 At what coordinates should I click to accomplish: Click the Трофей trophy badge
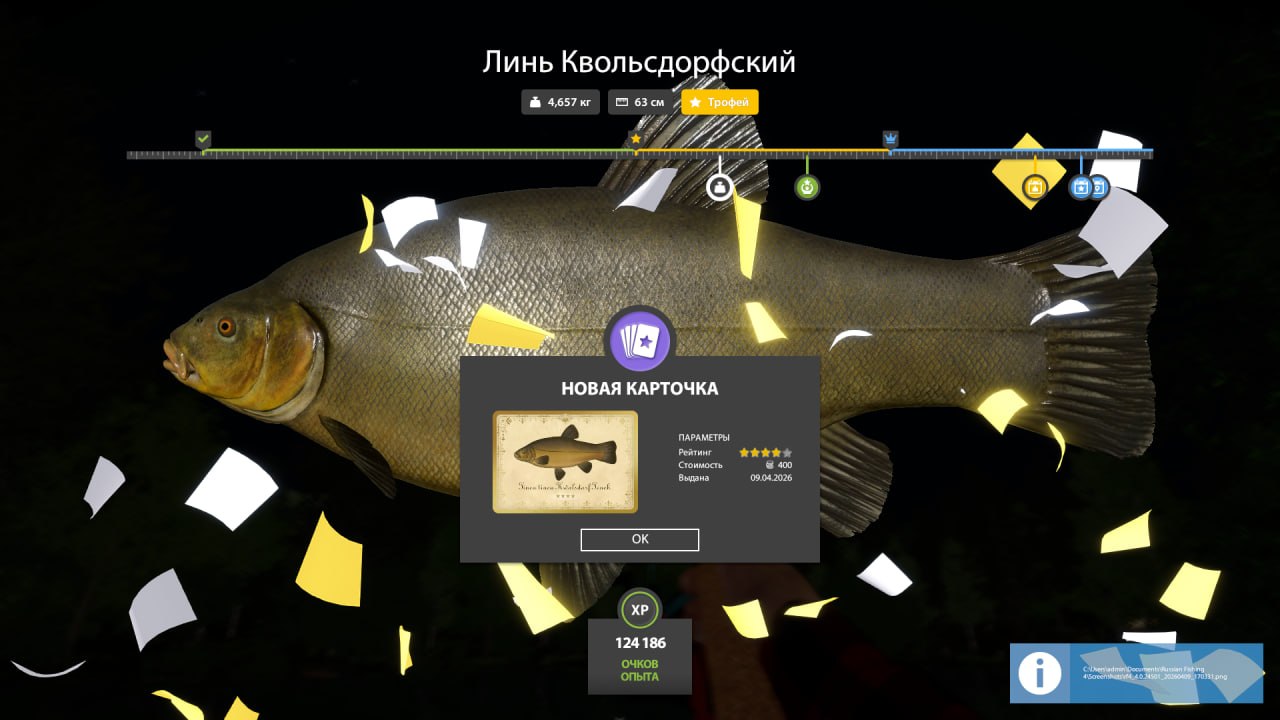coord(719,101)
